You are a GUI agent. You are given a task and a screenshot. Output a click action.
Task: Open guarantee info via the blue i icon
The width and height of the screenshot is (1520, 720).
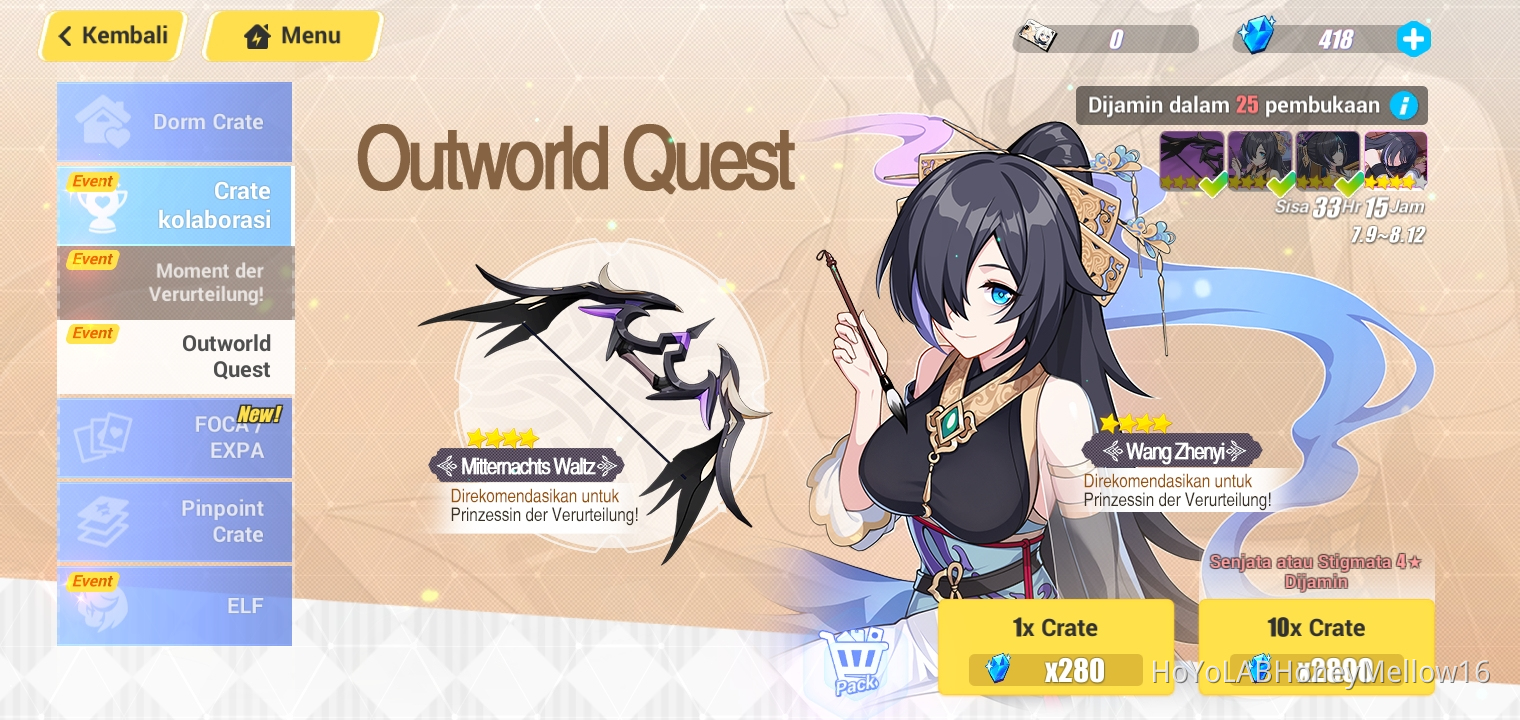pyautogui.click(x=1402, y=105)
